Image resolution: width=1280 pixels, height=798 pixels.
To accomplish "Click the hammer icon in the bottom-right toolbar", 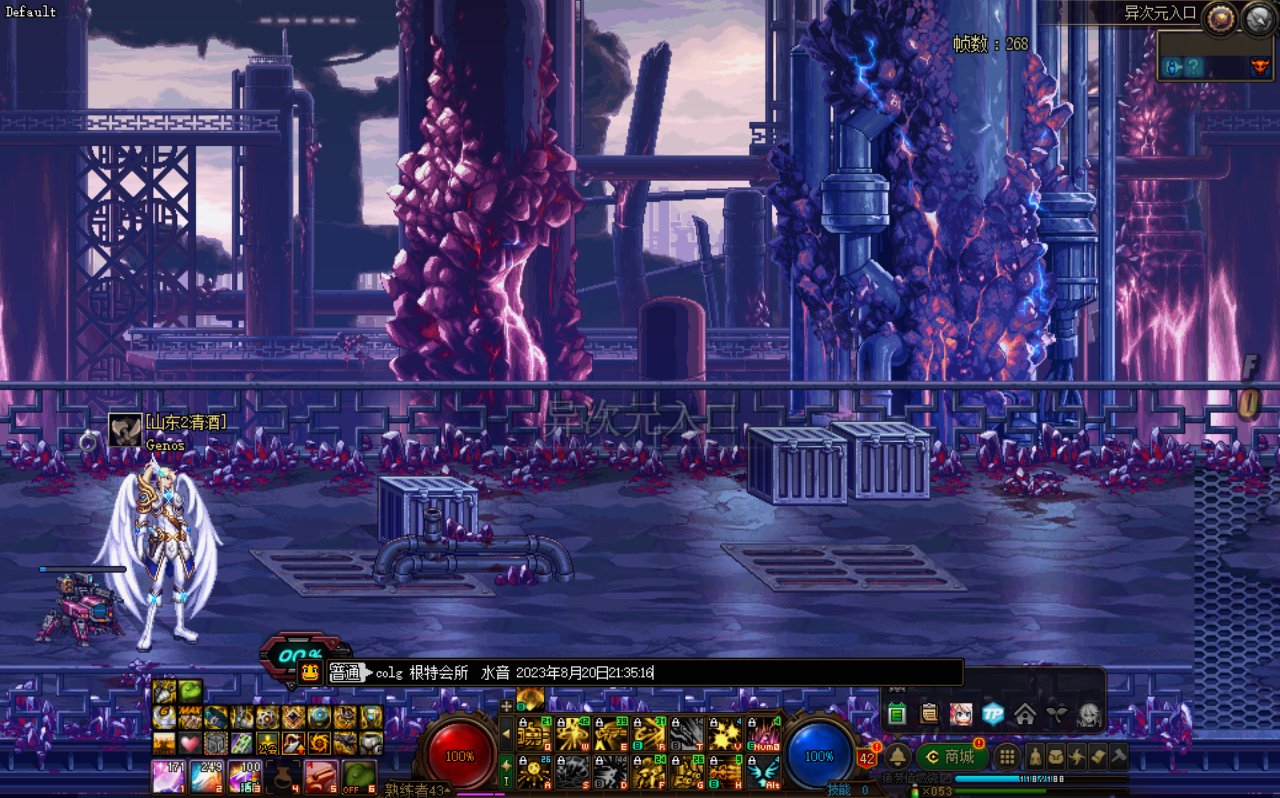I will tap(1118, 756).
